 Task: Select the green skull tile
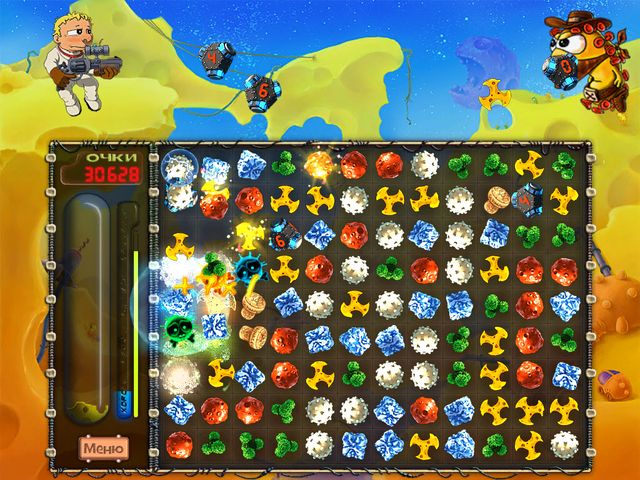click(x=179, y=331)
